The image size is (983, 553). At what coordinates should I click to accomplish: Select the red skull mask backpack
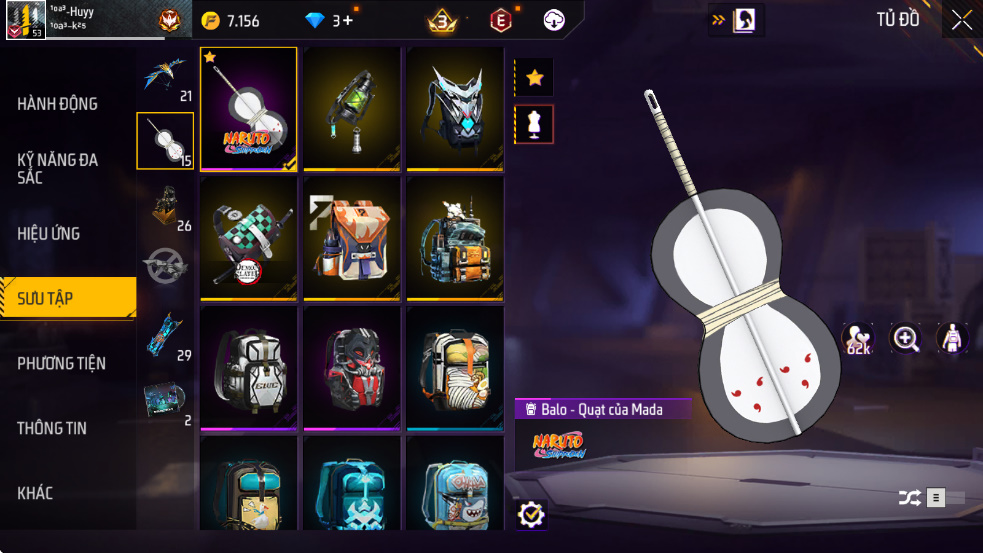pyautogui.click(x=352, y=366)
